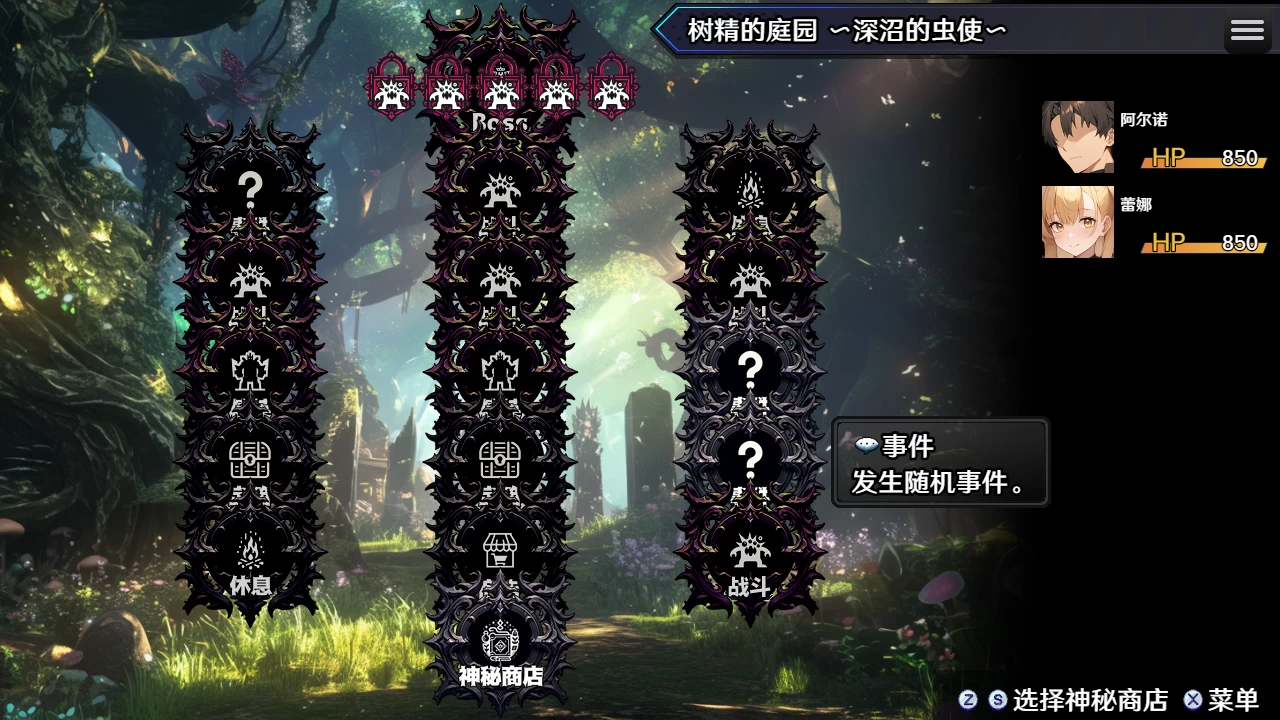This screenshot has height=720, width=1280.
Task: Open the hamburger menu in the top right
Action: (x=1247, y=31)
